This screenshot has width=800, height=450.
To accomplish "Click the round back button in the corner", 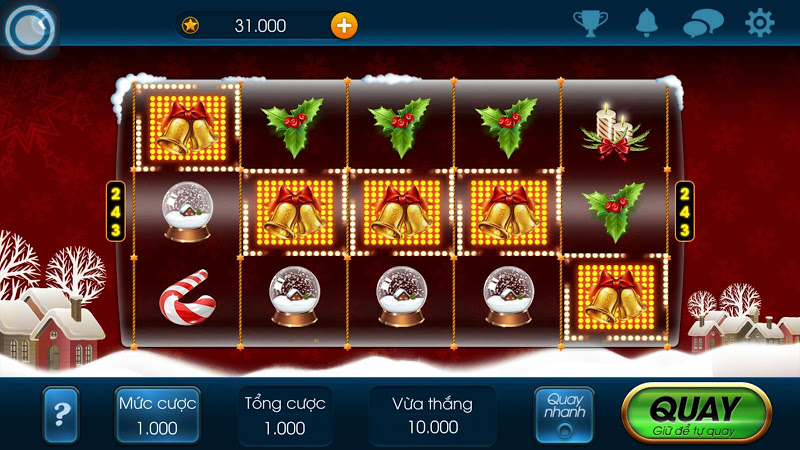I will (x=28, y=30).
